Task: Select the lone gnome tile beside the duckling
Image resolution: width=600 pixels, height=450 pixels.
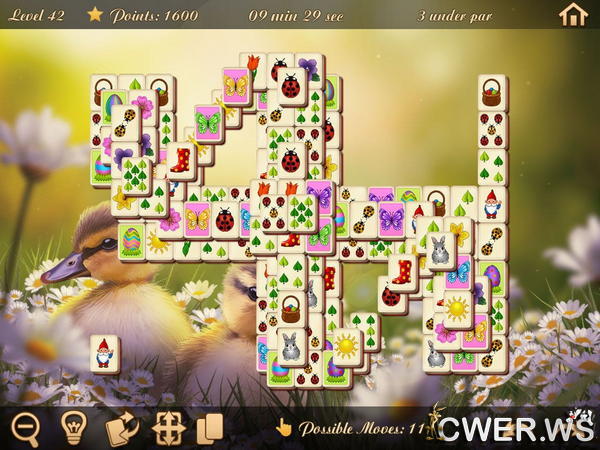Action: coord(105,353)
